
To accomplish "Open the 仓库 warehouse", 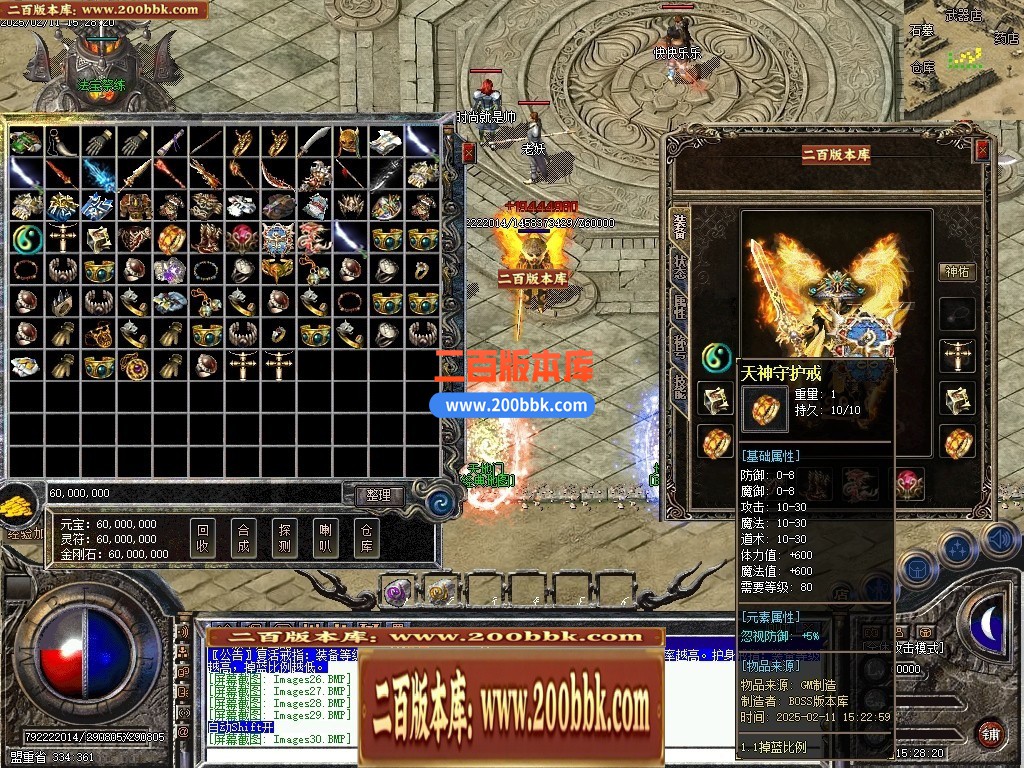I will (366, 538).
